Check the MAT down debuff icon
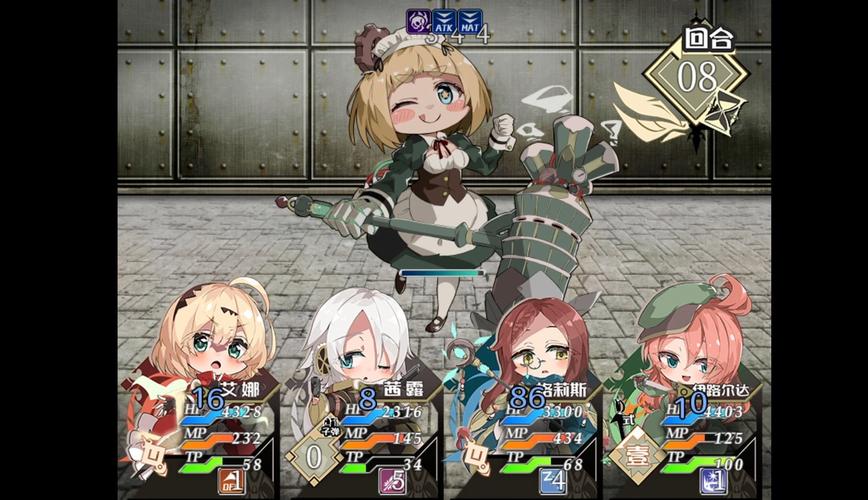This screenshot has height=500, width=868. click(471, 20)
